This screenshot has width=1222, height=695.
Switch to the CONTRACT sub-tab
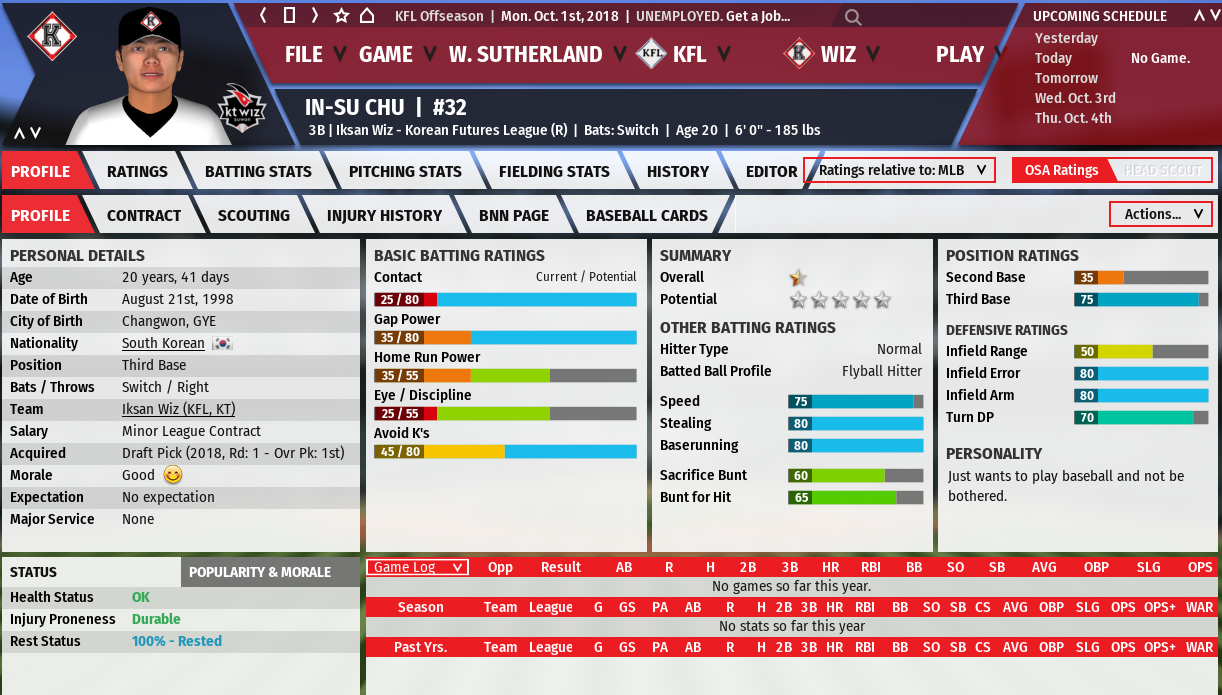point(144,215)
